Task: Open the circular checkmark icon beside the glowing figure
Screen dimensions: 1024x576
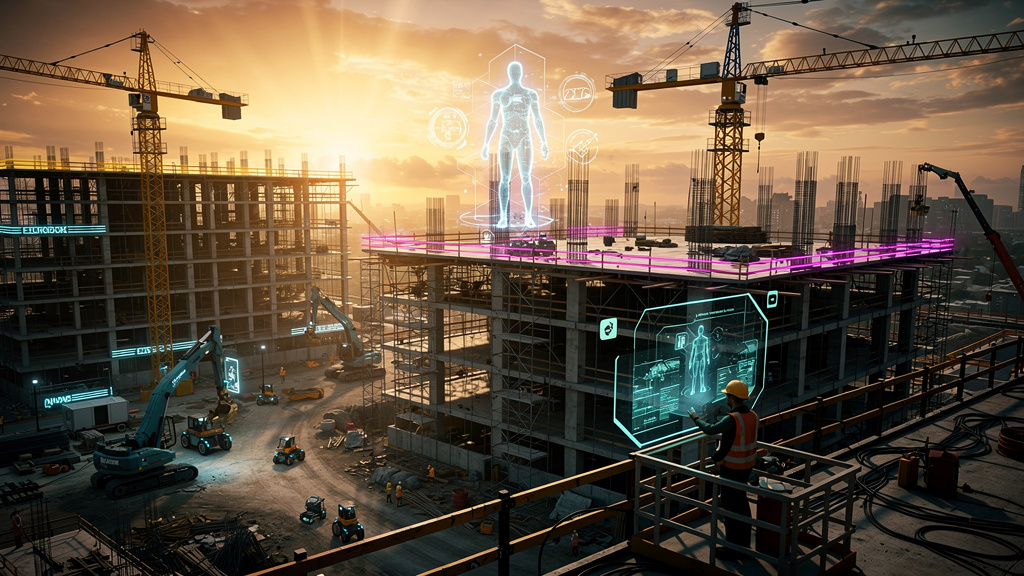Action: [x=581, y=147]
